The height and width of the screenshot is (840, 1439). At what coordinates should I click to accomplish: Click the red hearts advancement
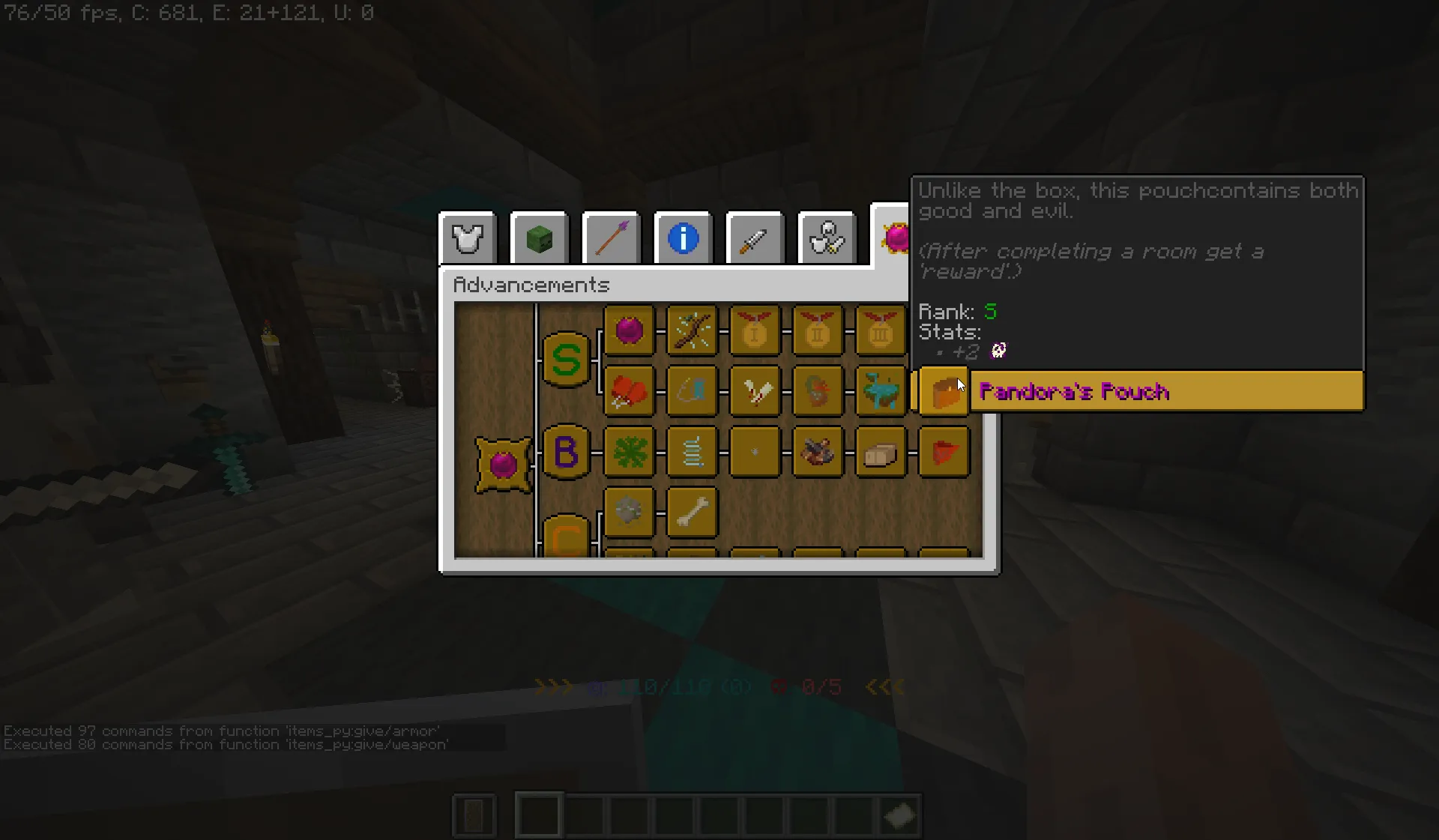pos(630,391)
